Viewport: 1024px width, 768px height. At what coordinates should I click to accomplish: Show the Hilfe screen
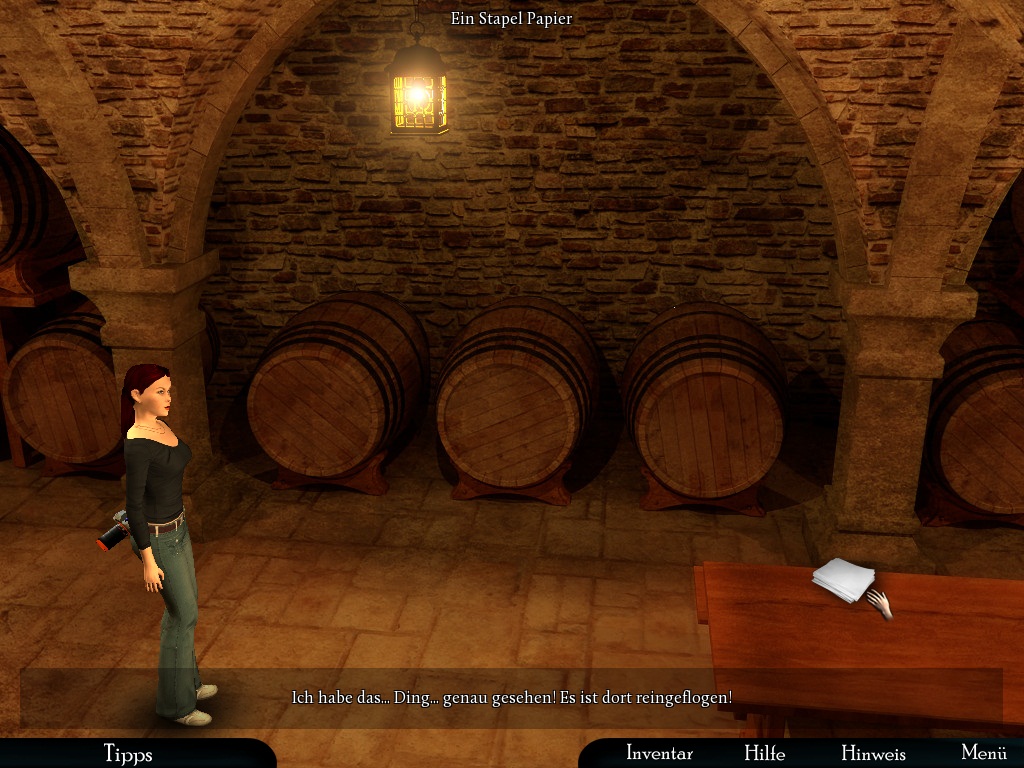764,753
